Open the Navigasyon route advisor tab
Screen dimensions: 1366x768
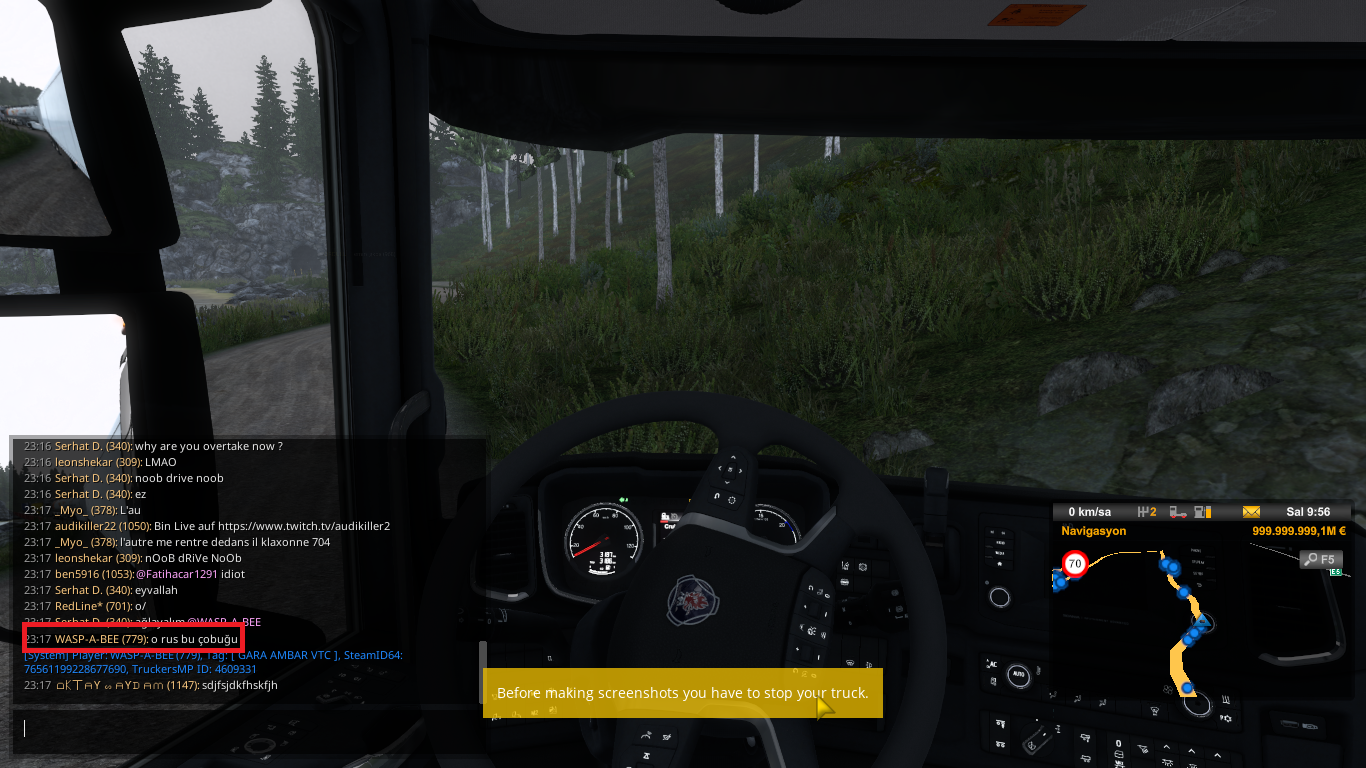click(x=1094, y=531)
